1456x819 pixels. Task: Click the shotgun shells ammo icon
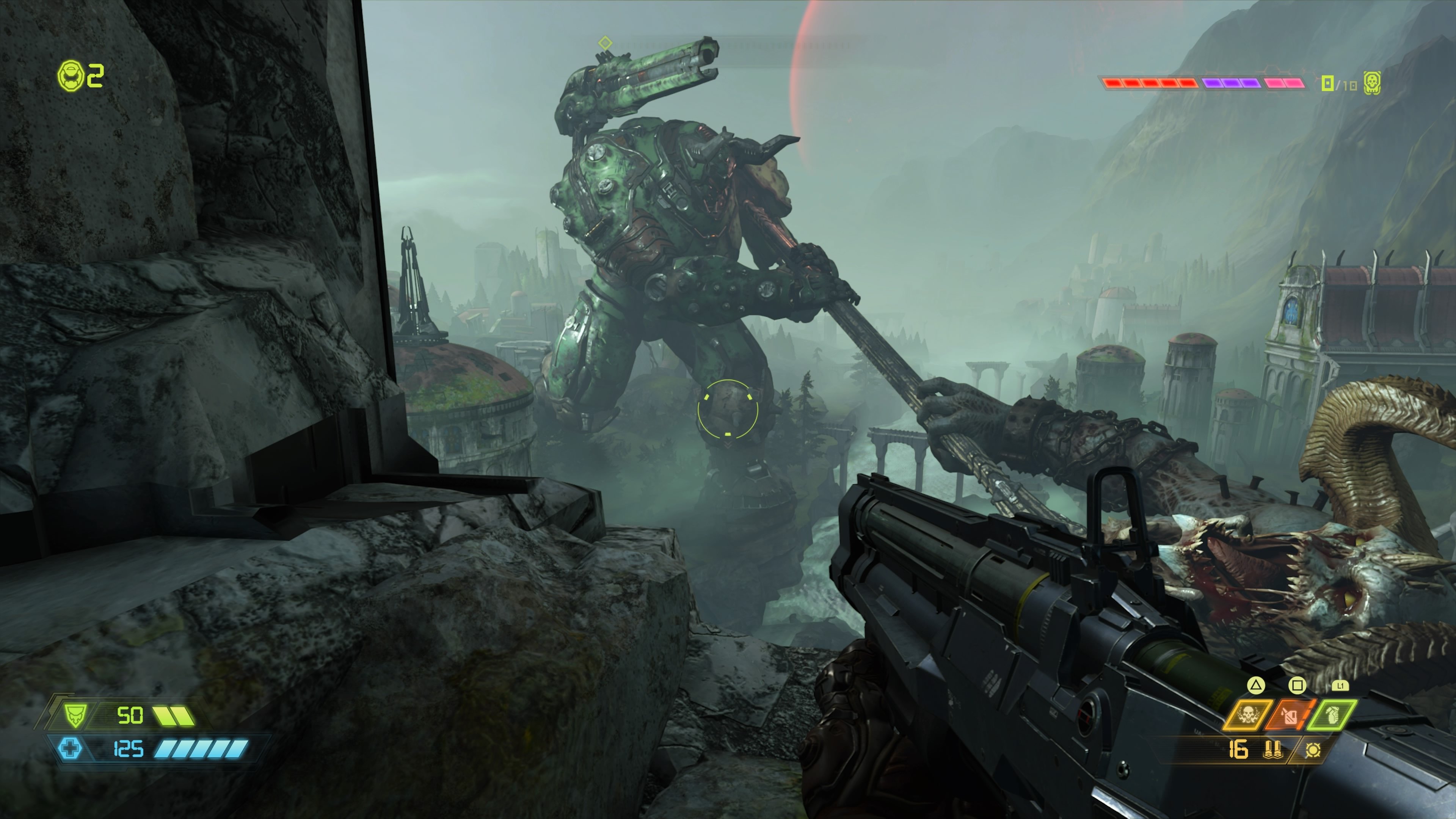[x=1274, y=751]
